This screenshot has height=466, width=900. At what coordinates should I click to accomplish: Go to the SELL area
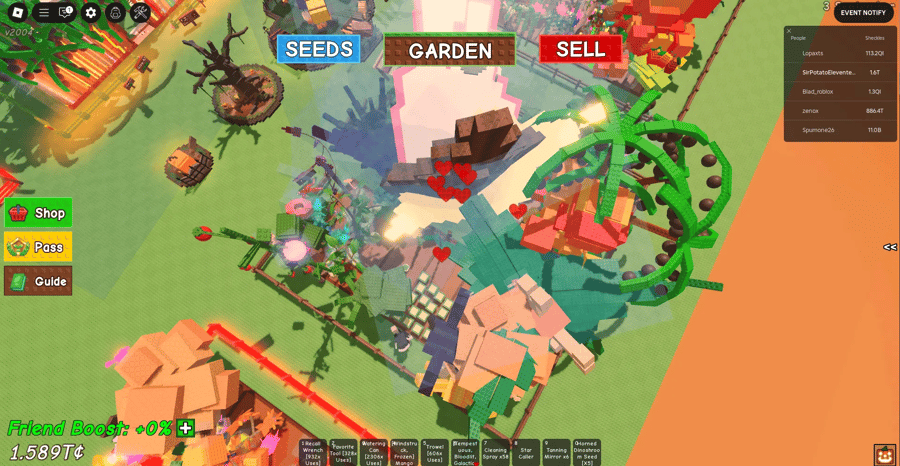click(x=580, y=49)
